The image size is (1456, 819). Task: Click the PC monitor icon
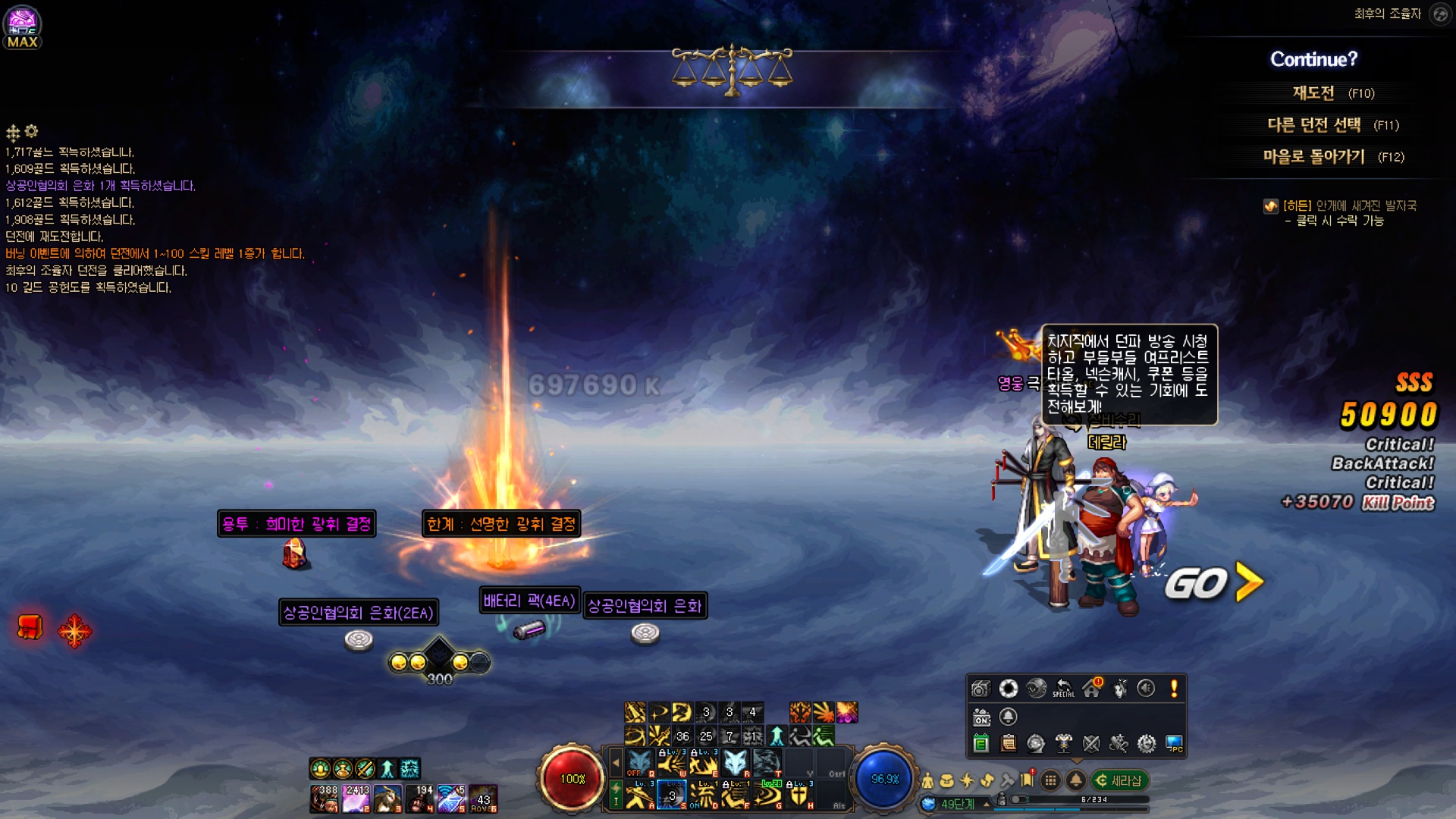[1174, 744]
